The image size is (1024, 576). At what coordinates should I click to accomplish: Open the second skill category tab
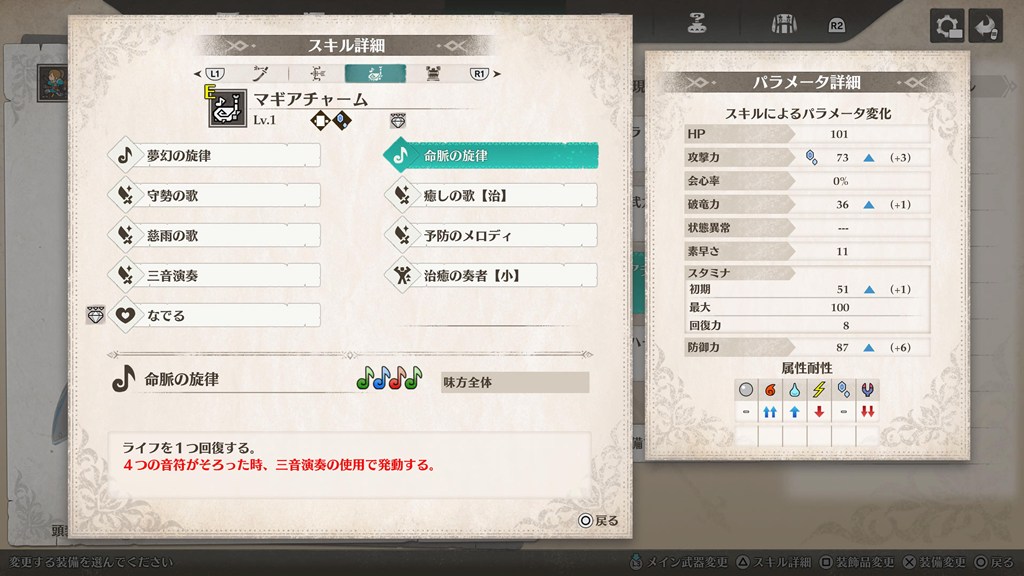click(316, 73)
